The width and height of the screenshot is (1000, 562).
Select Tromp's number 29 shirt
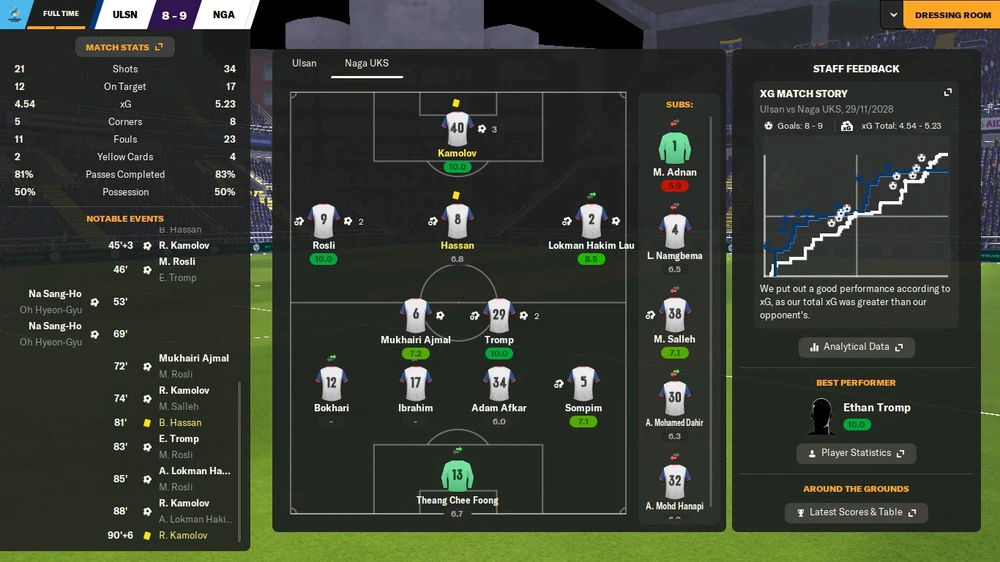click(x=499, y=315)
